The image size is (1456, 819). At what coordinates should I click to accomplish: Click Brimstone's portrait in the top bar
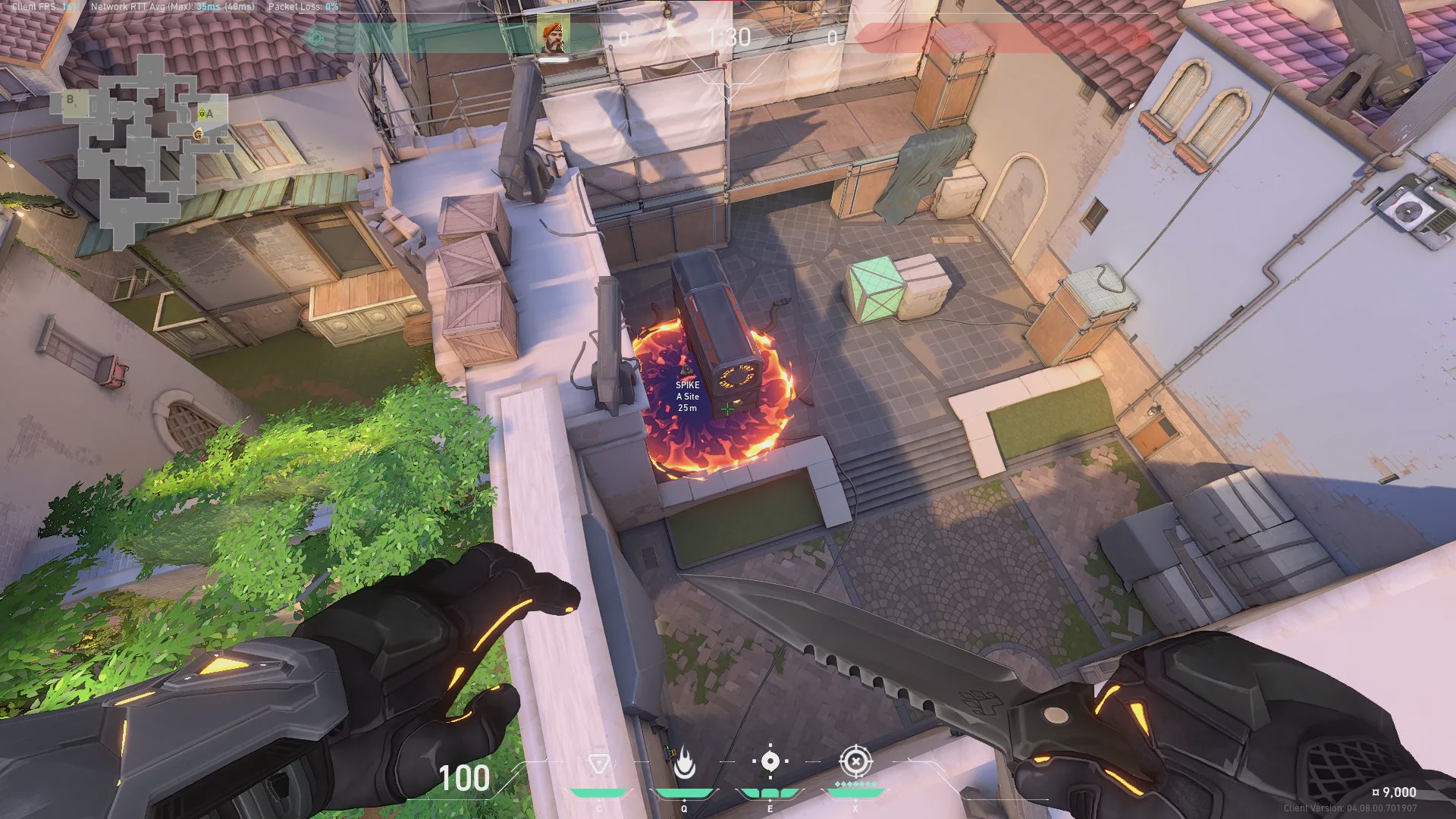click(x=554, y=37)
